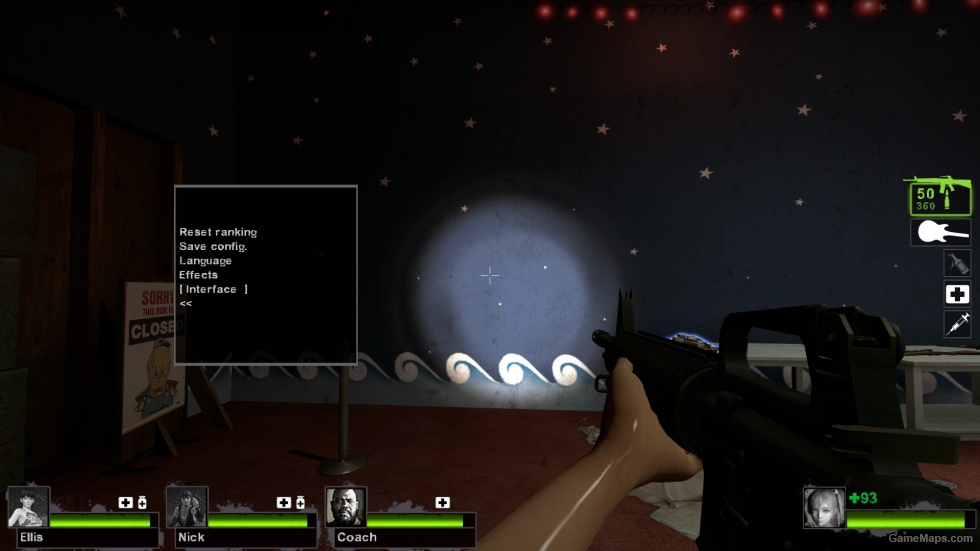Viewport: 980px width, 551px height.
Task: Go back using the << entry
Action: (186, 303)
